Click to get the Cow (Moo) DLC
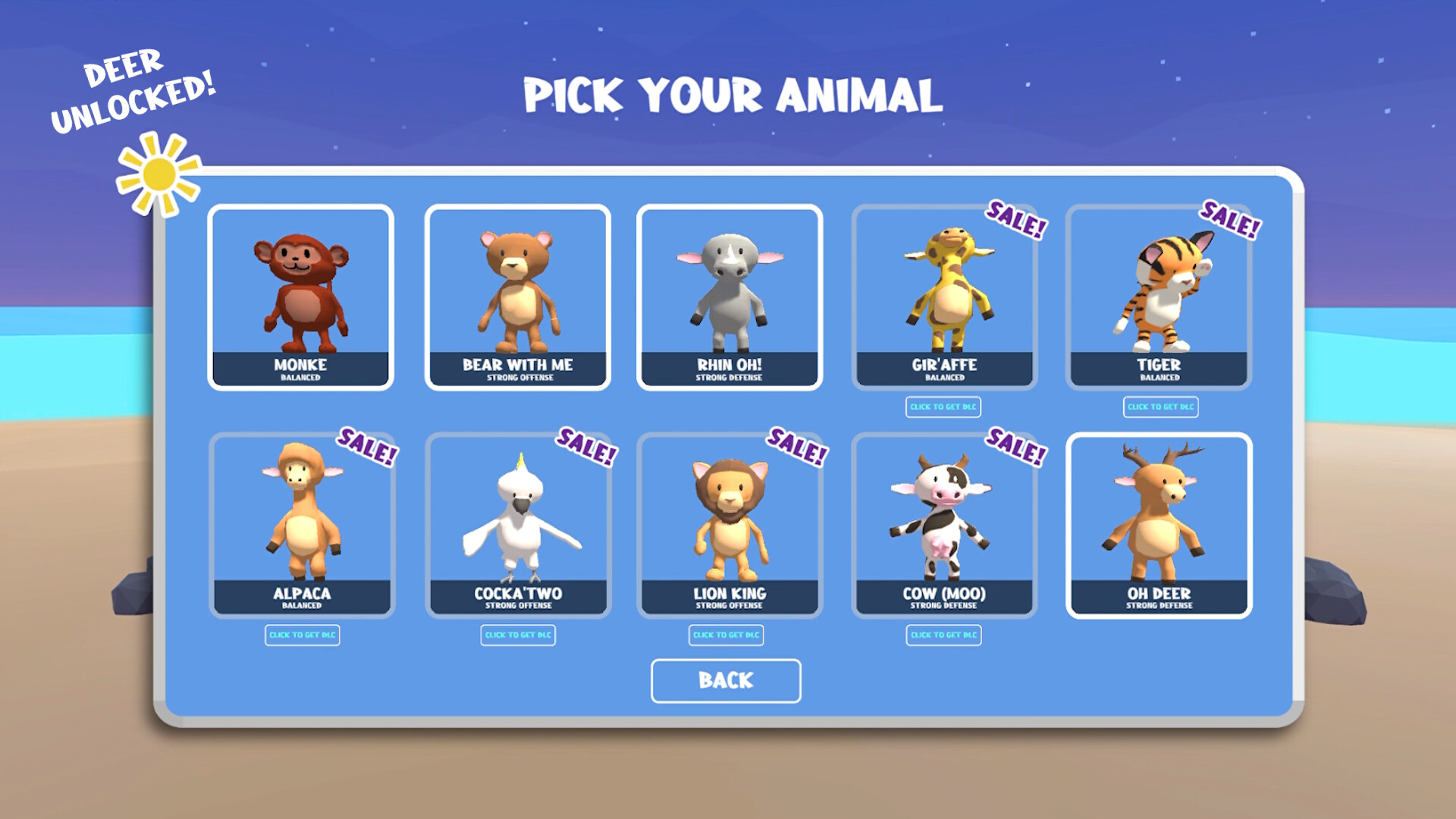 pos(943,635)
